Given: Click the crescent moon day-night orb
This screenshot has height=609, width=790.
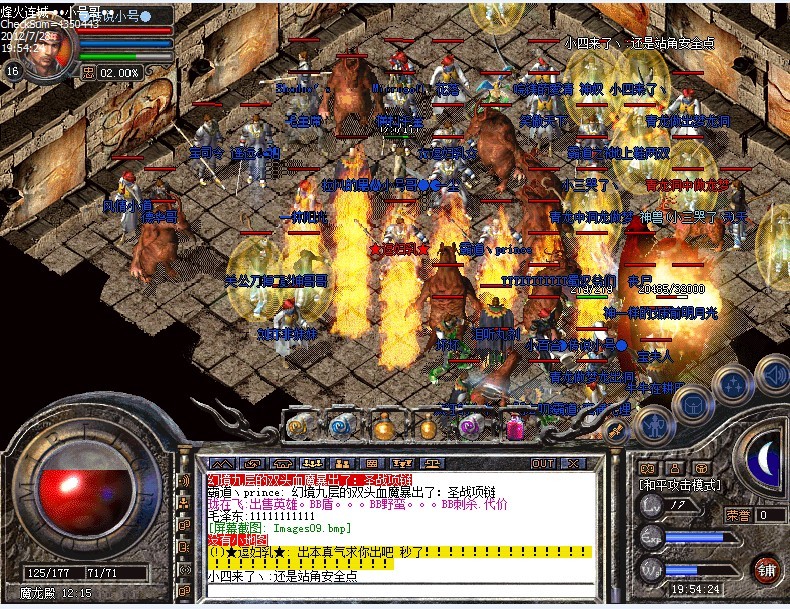Looking at the screenshot, I should (x=766, y=456).
